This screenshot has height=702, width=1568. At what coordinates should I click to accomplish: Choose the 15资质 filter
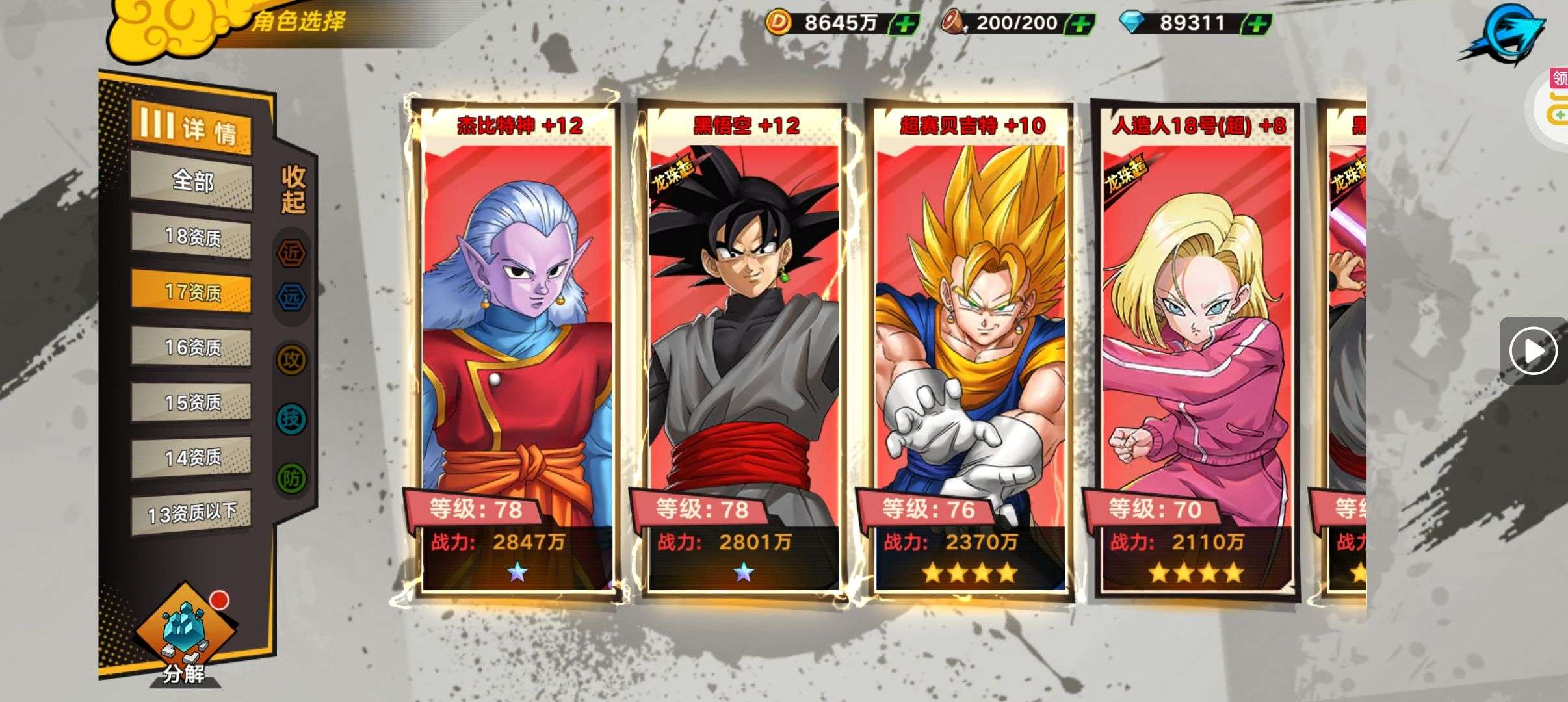coord(192,402)
